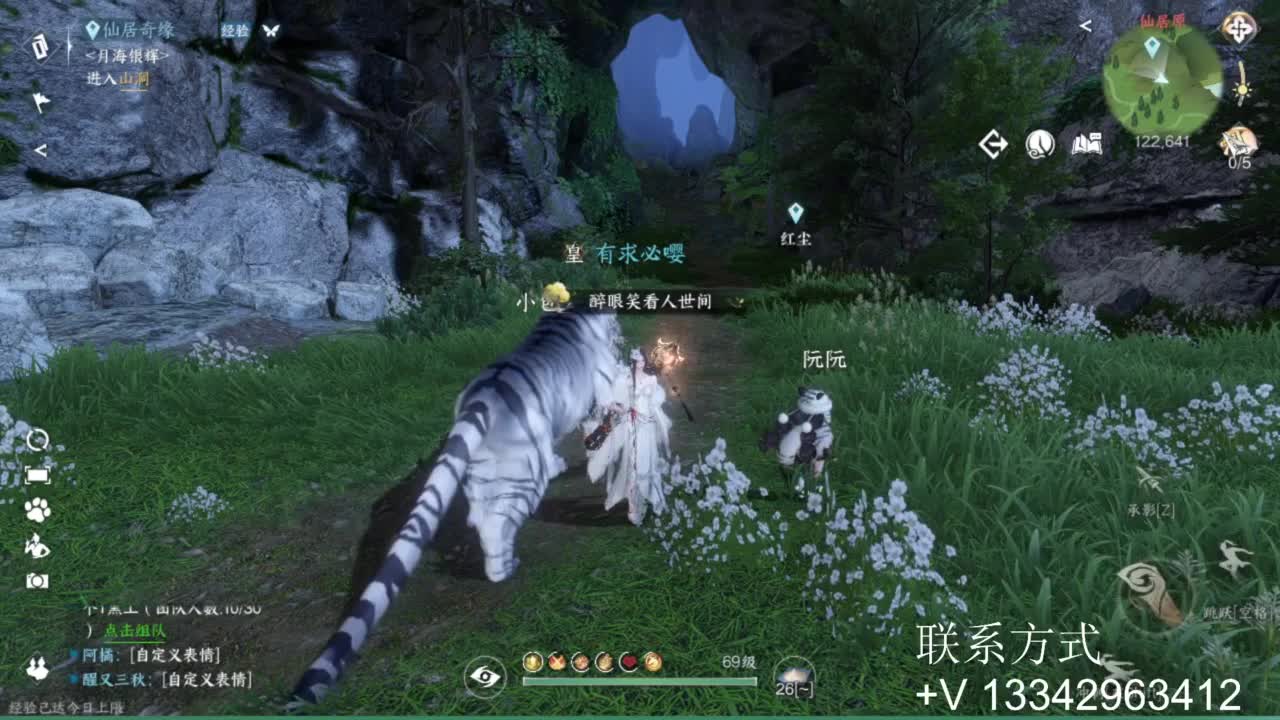
Task: Open the daily activities clock icon near the minimap
Action: [1038, 144]
